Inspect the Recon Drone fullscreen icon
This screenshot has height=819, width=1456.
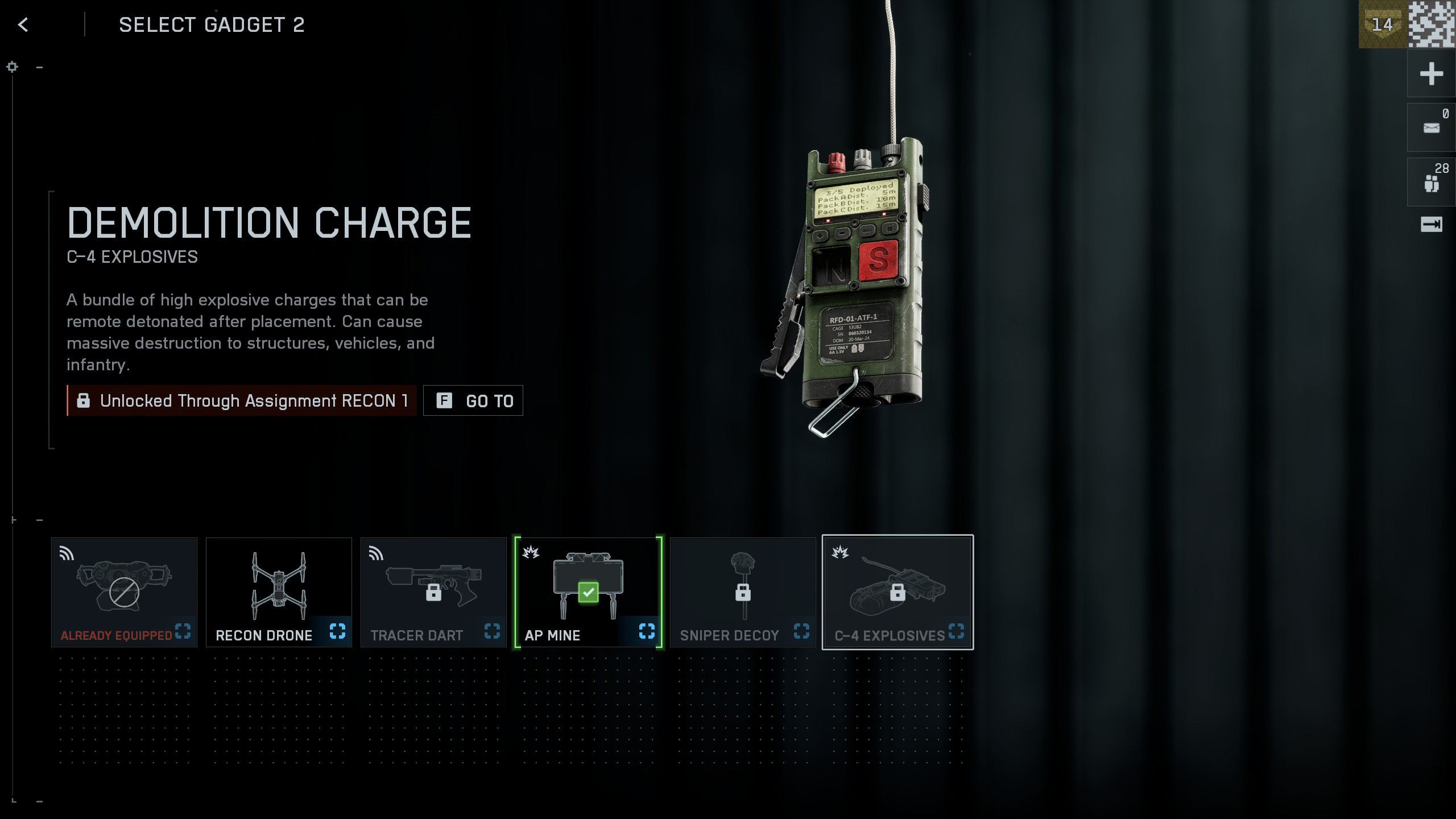[337, 631]
